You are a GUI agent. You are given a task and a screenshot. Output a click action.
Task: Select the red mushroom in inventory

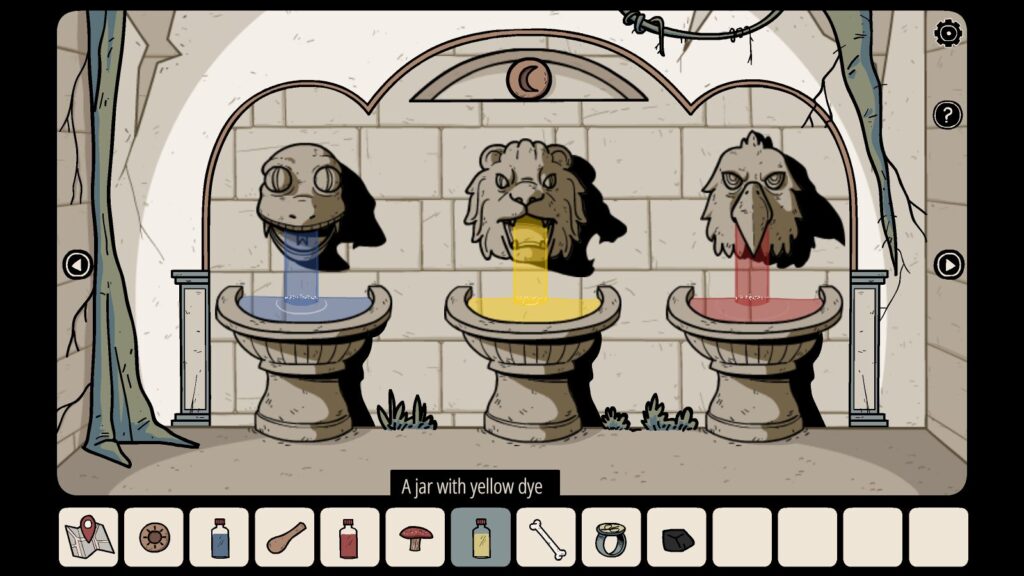click(x=415, y=537)
